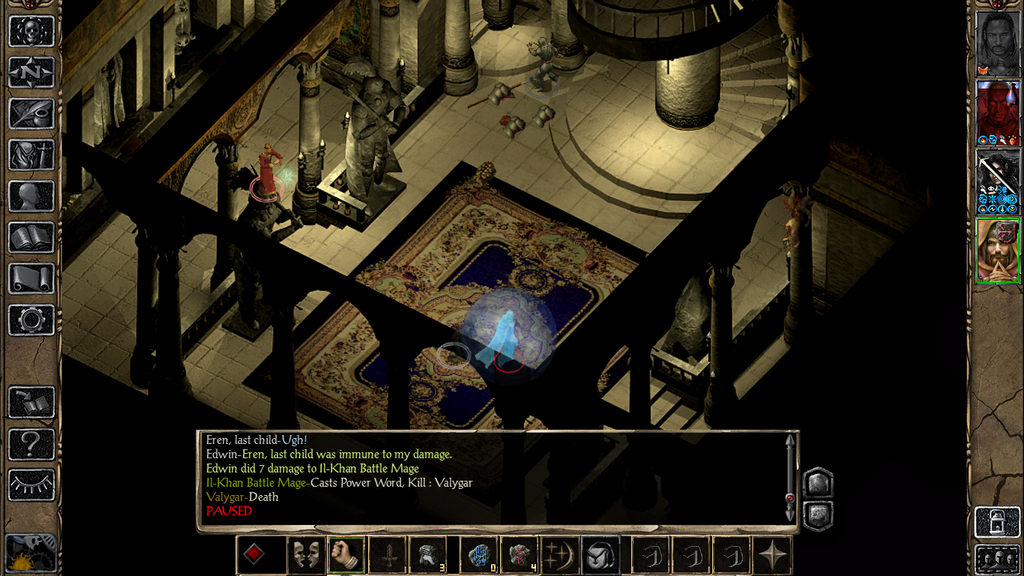1024x576 pixels.
Task: Select the red-skinned character portrait
Action: pyautogui.click(x=997, y=112)
